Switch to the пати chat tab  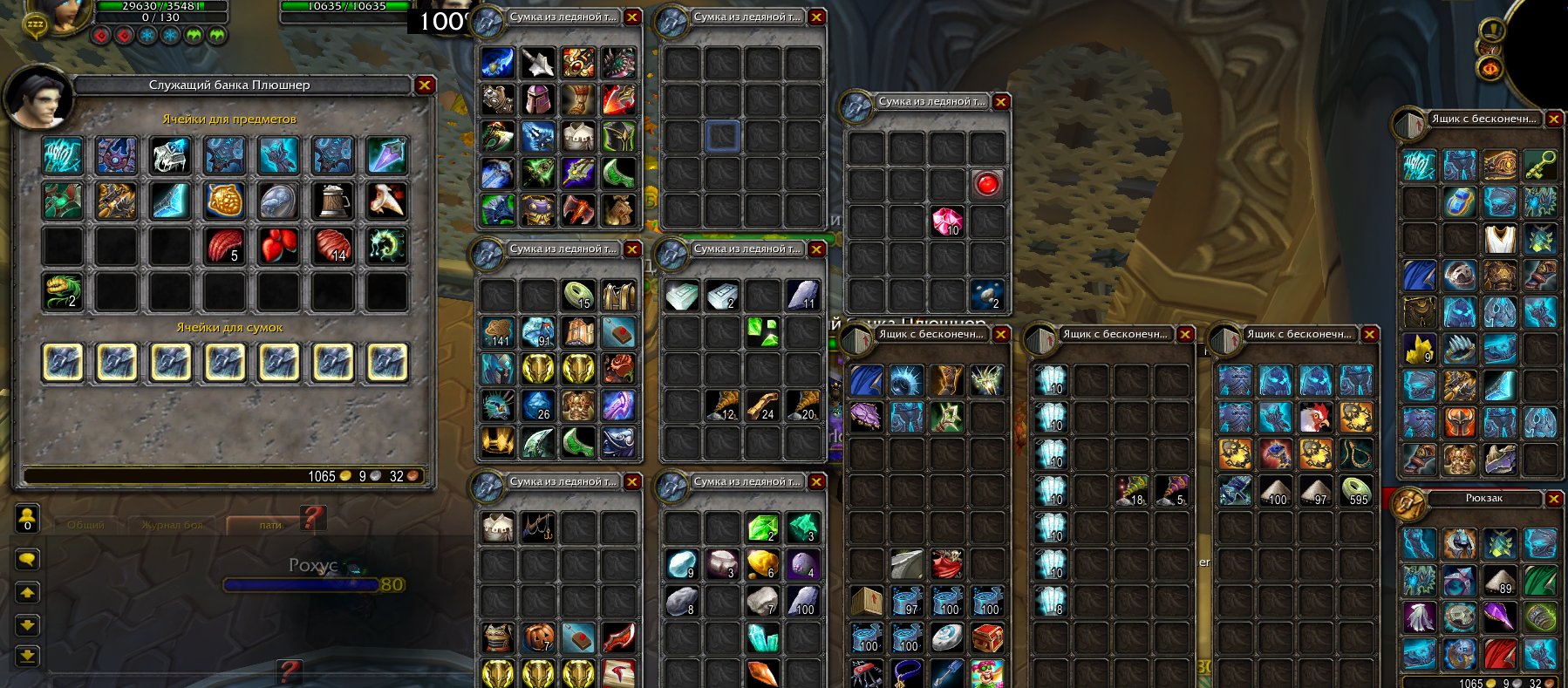pyautogui.click(x=270, y=525)
